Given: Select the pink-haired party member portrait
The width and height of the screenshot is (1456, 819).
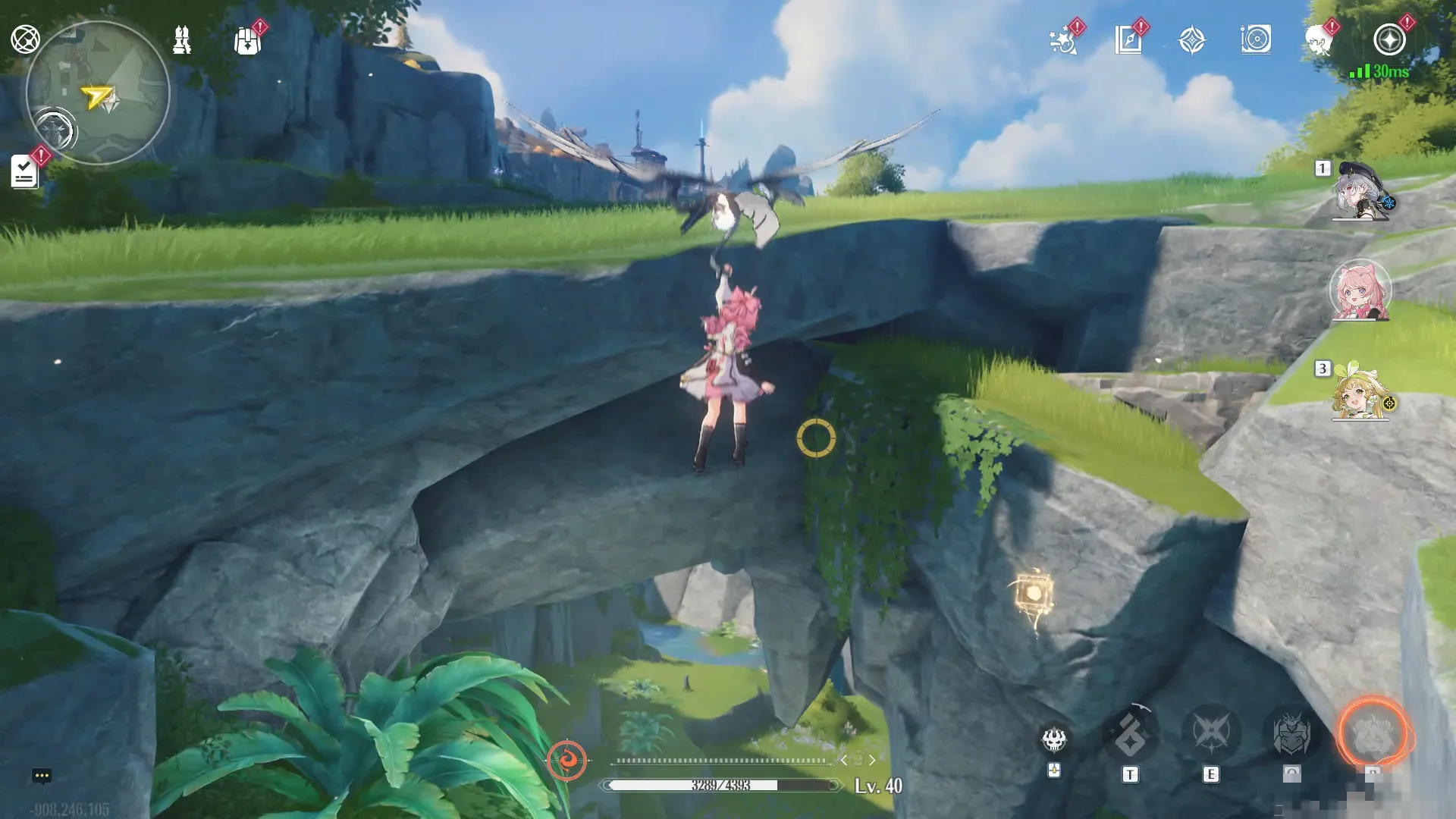Looking at the screenshot, I should (1360, 291).
